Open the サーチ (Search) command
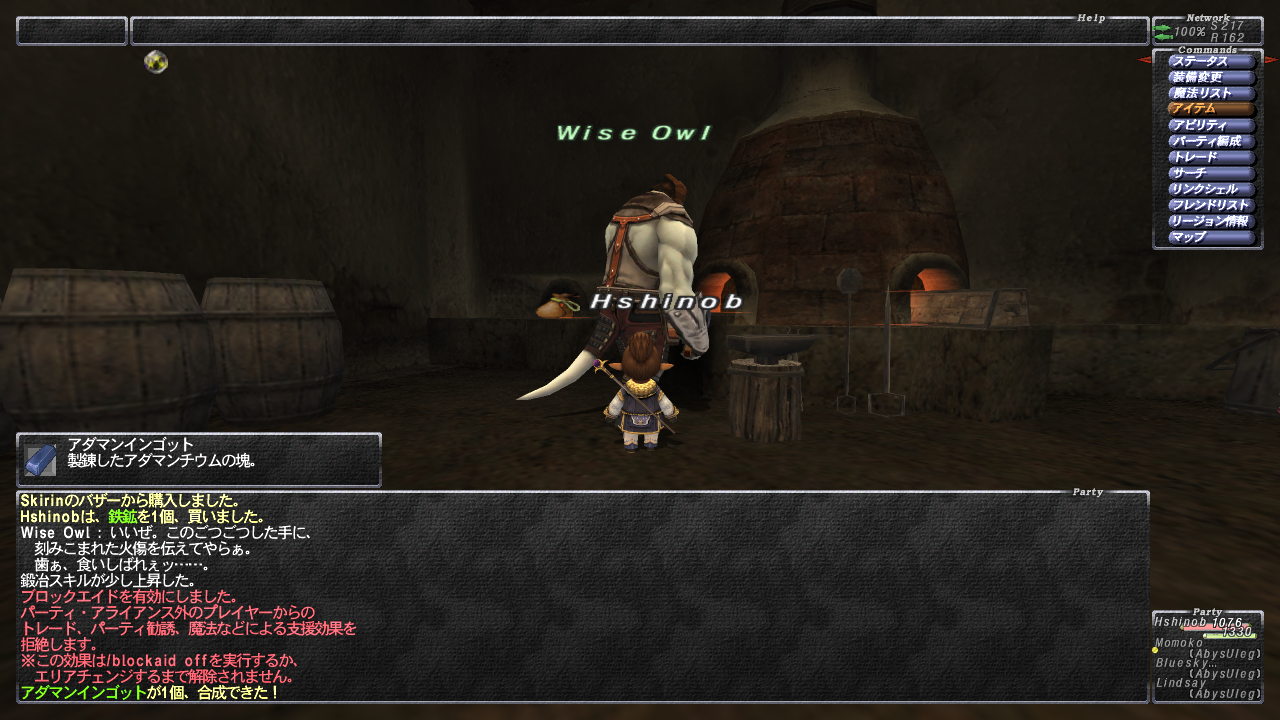This screenshot has height=720, width=1280. 1211,174
